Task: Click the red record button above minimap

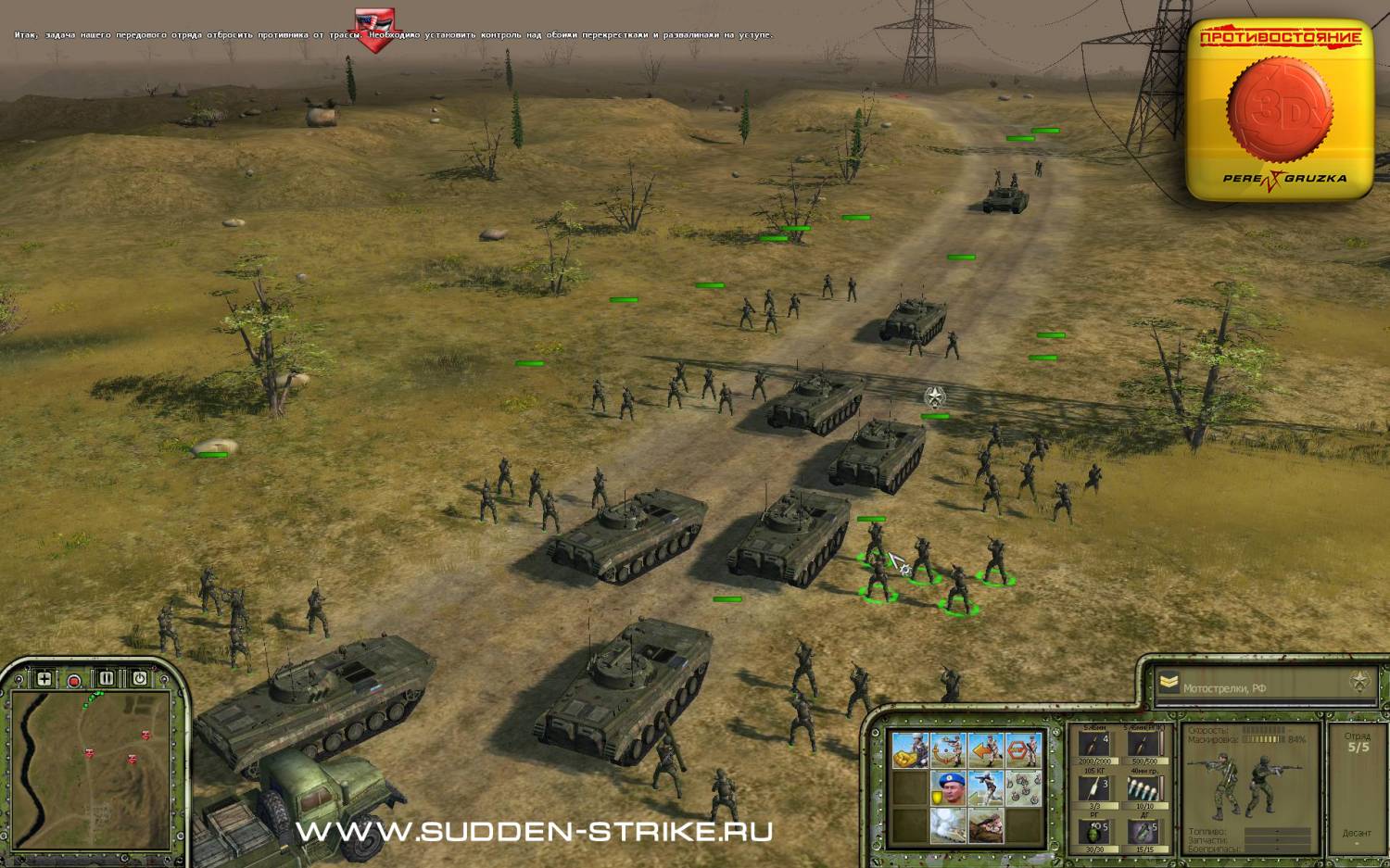Action: [x=74, y=681]
